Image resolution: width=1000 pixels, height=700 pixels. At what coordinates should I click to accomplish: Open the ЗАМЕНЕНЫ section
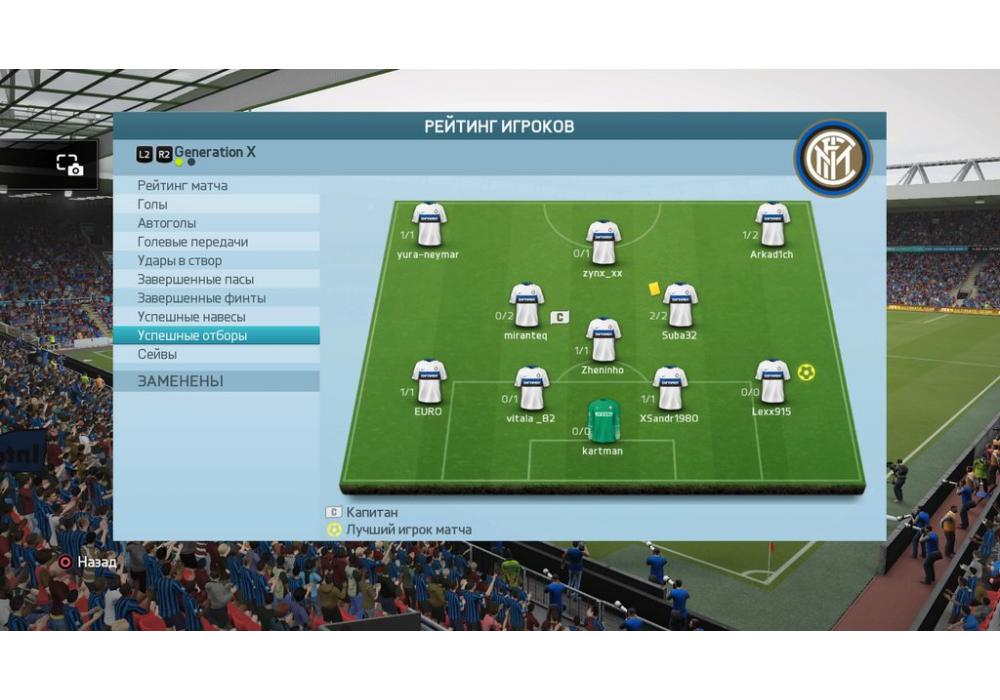[216, 381]
